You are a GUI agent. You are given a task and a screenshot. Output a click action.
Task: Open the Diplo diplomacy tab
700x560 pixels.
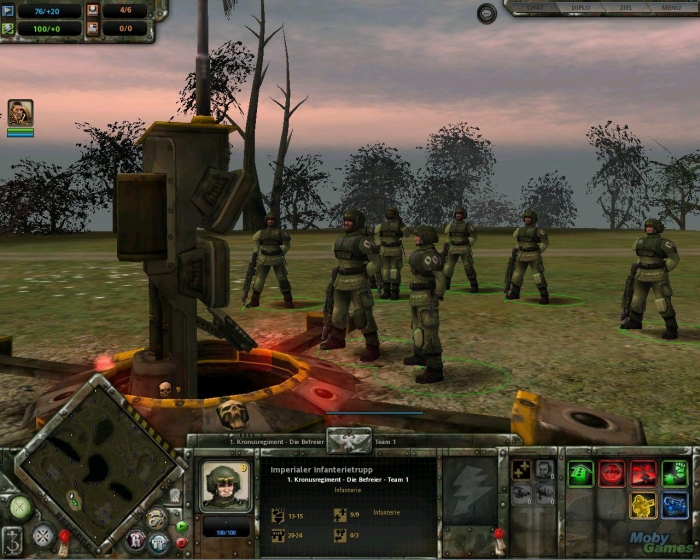(578, 7)
